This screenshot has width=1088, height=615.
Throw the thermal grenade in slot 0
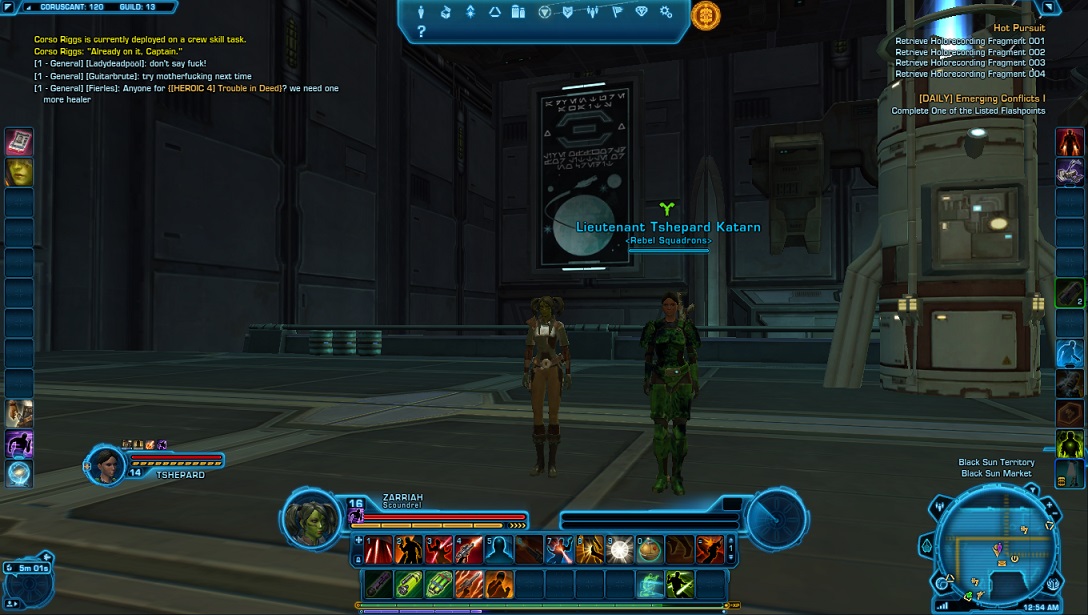coord(650,549)
